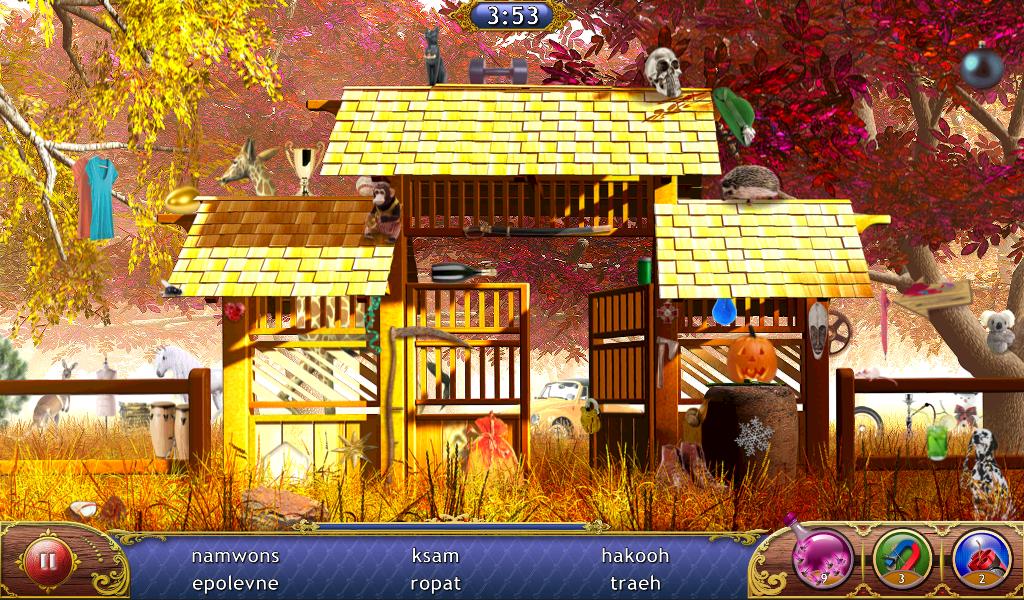The height and width of the screenshot is (600, 1024).
Task: Select the word "epolevne" in the list
Action: pyautogui.click(x=235, y=583)
